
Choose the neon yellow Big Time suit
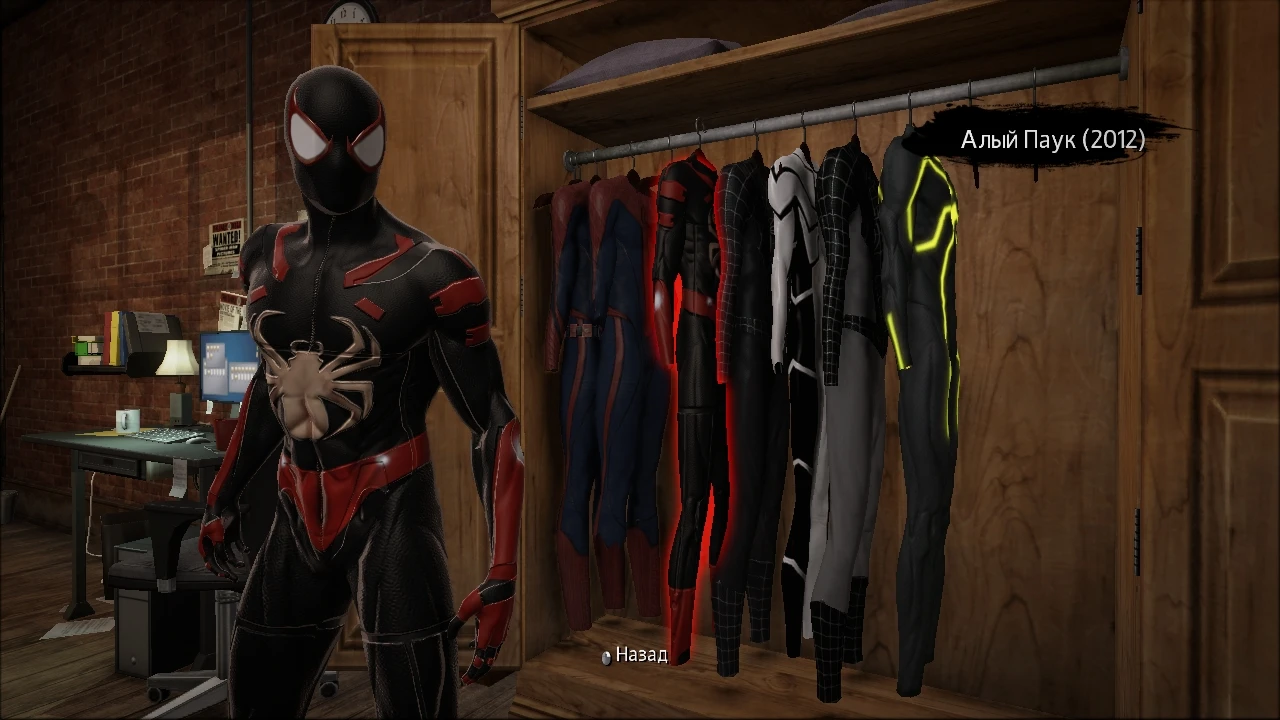pyautogui.click(x=920, y=350)
